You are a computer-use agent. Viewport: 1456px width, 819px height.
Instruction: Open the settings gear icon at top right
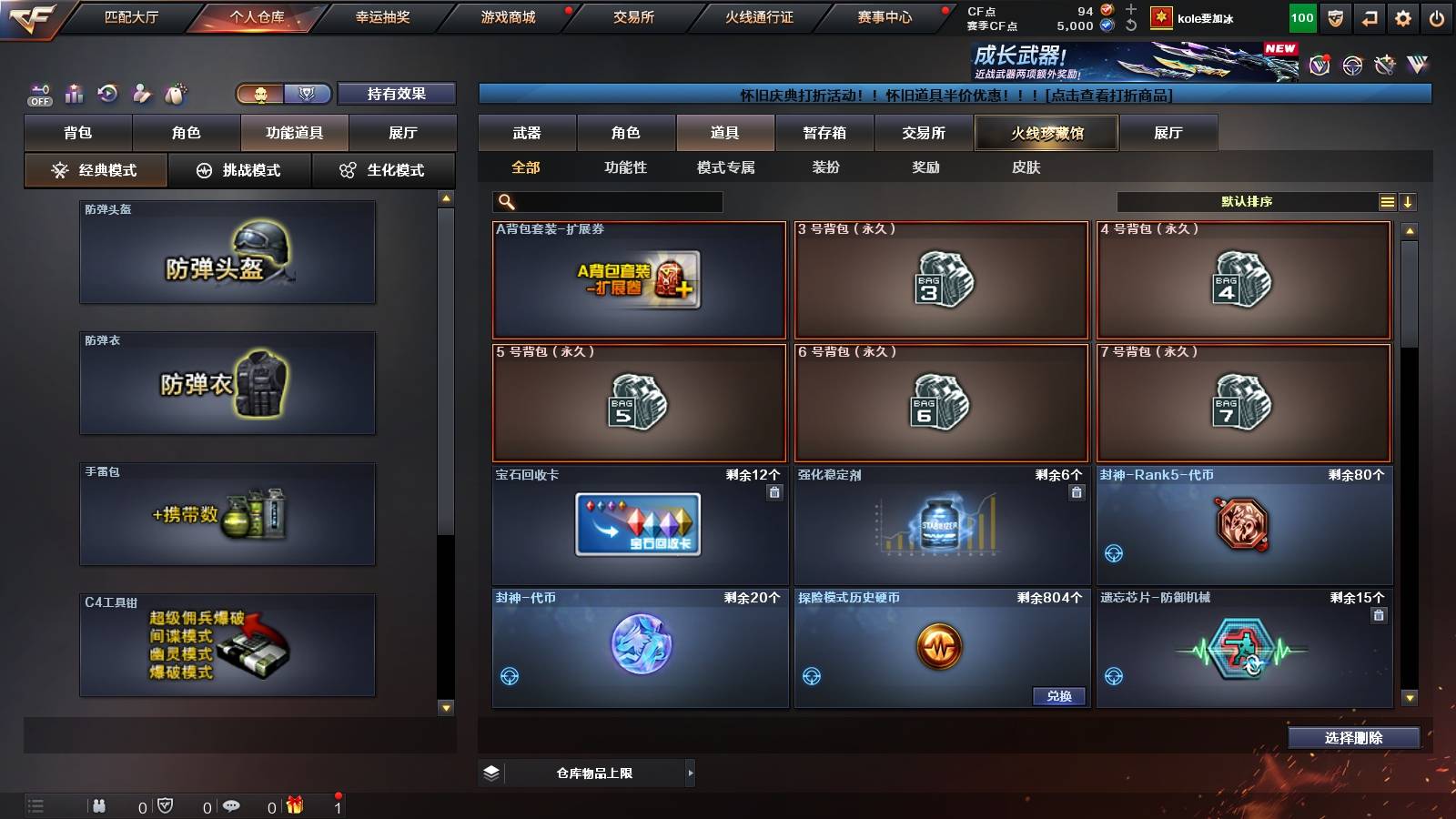pyautogui.click(x=1404, y=15)
